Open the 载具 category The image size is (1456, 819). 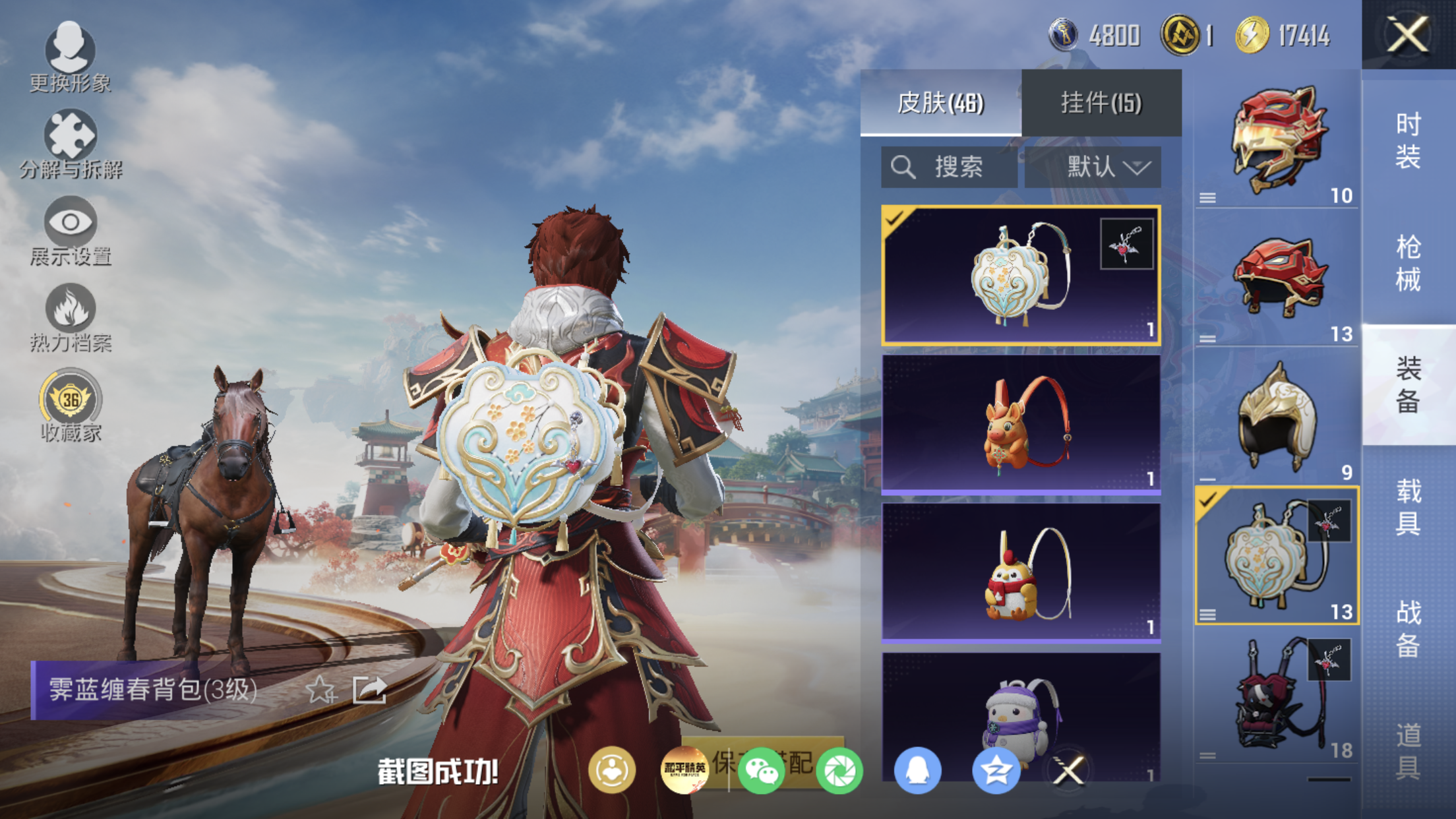coord(1408,506)
